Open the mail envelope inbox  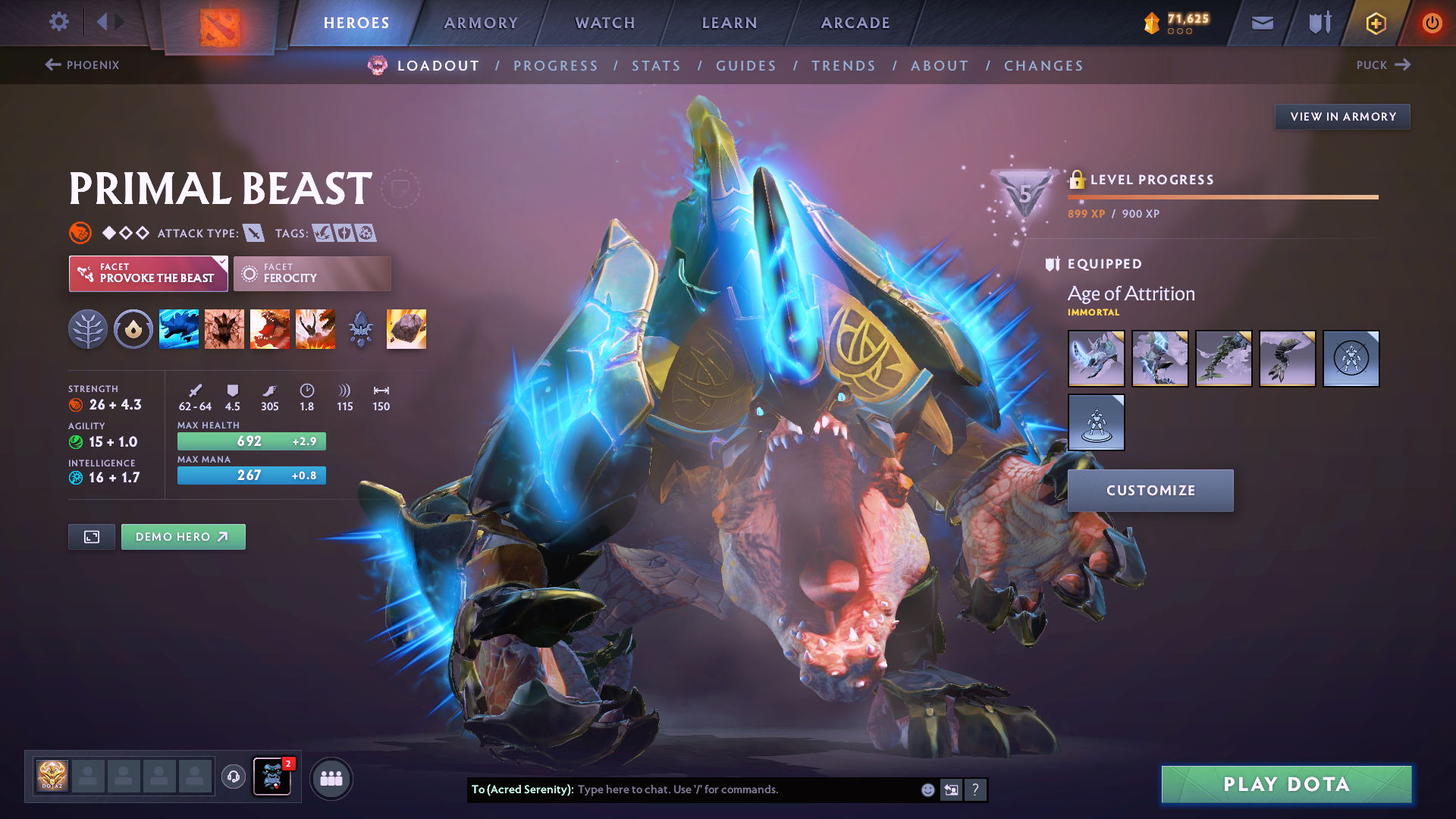(1262, 23)
